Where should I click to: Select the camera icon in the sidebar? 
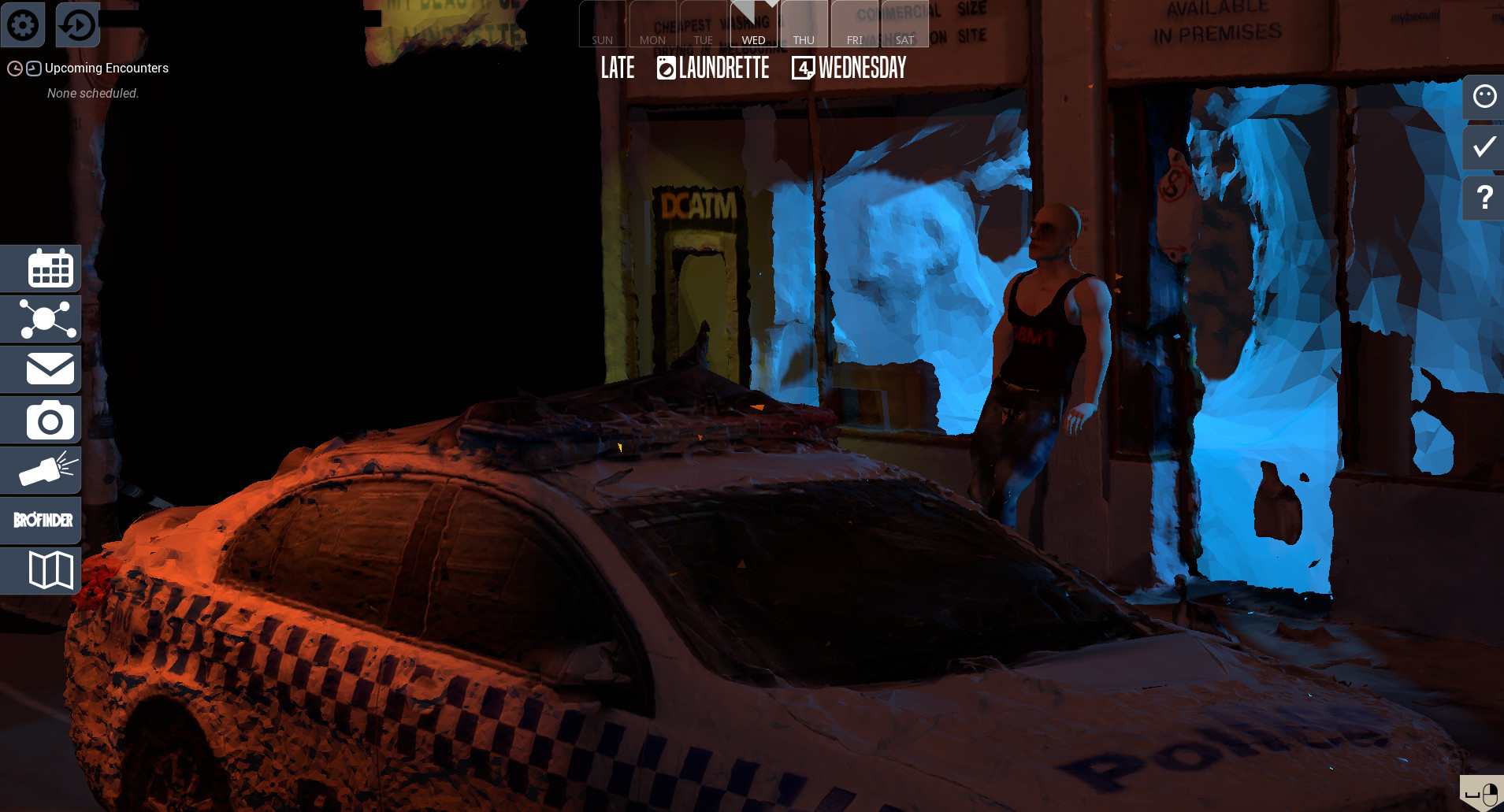click(x=50, y=419)
